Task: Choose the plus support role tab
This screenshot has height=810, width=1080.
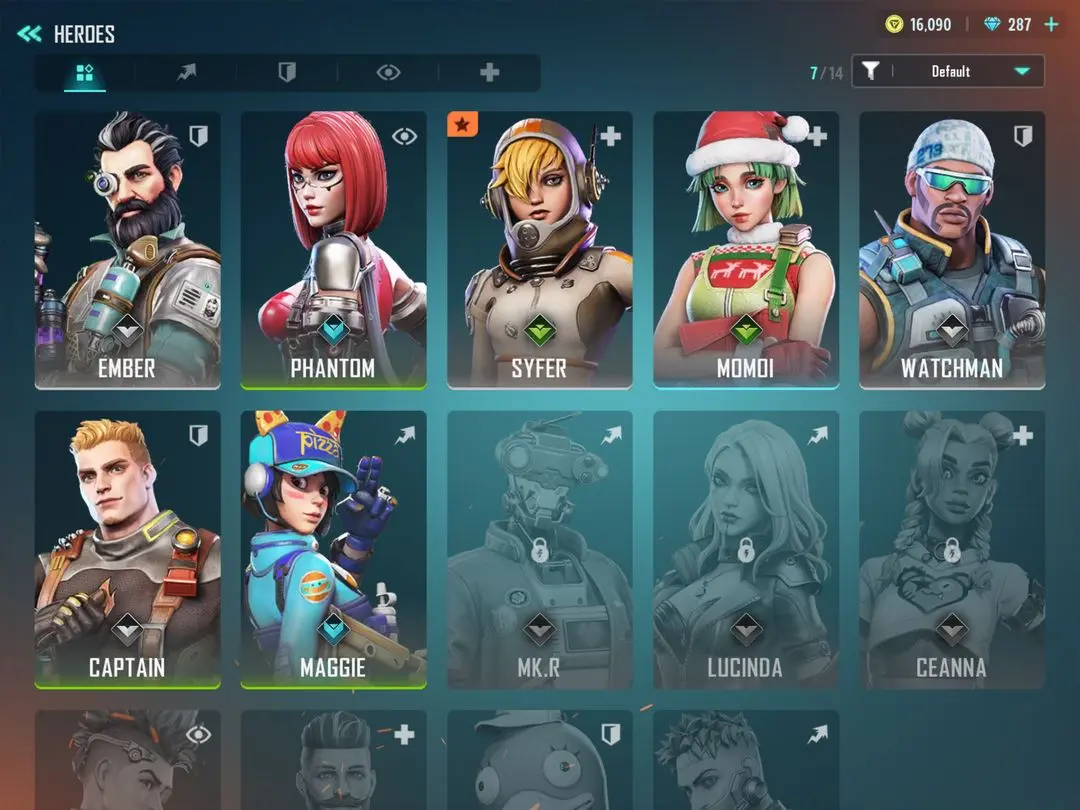Action: coord(489,72)
